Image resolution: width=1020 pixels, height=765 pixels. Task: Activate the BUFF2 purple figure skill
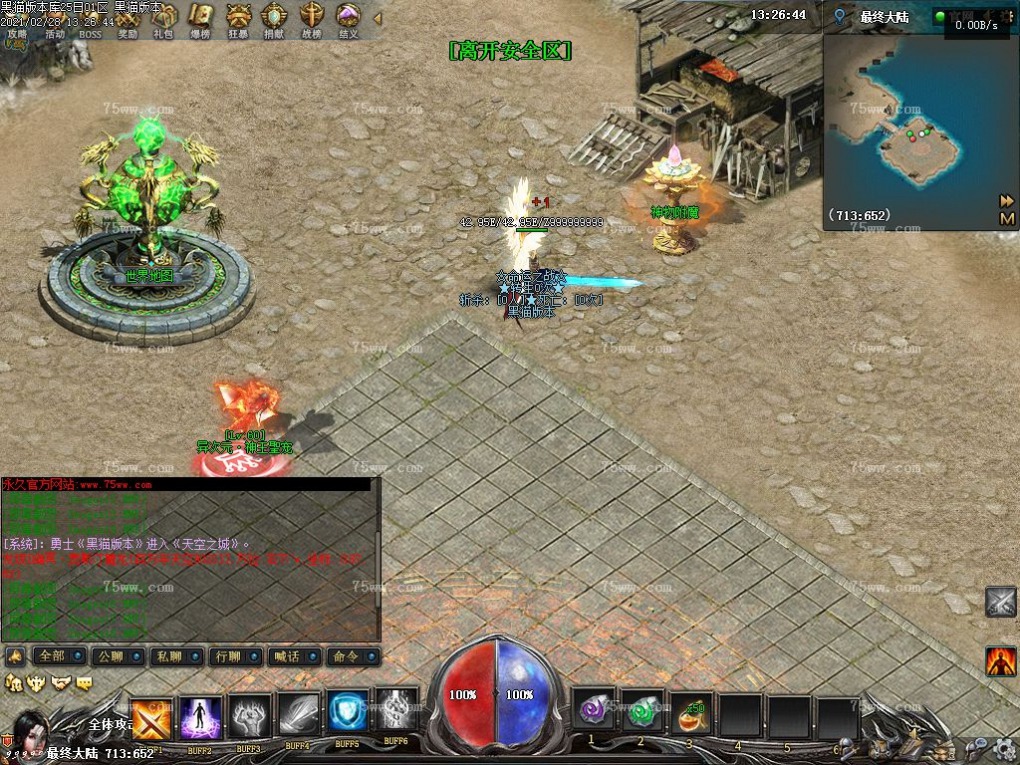[201, 717]
